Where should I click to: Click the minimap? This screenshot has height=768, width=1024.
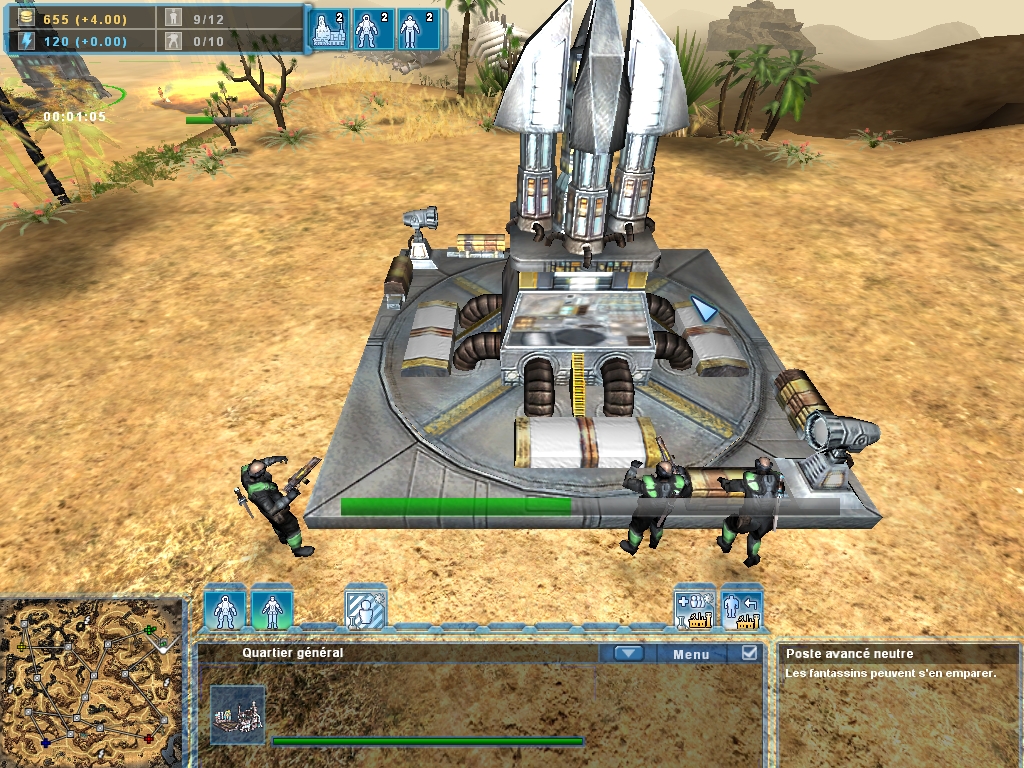click(x=92, y=682)
